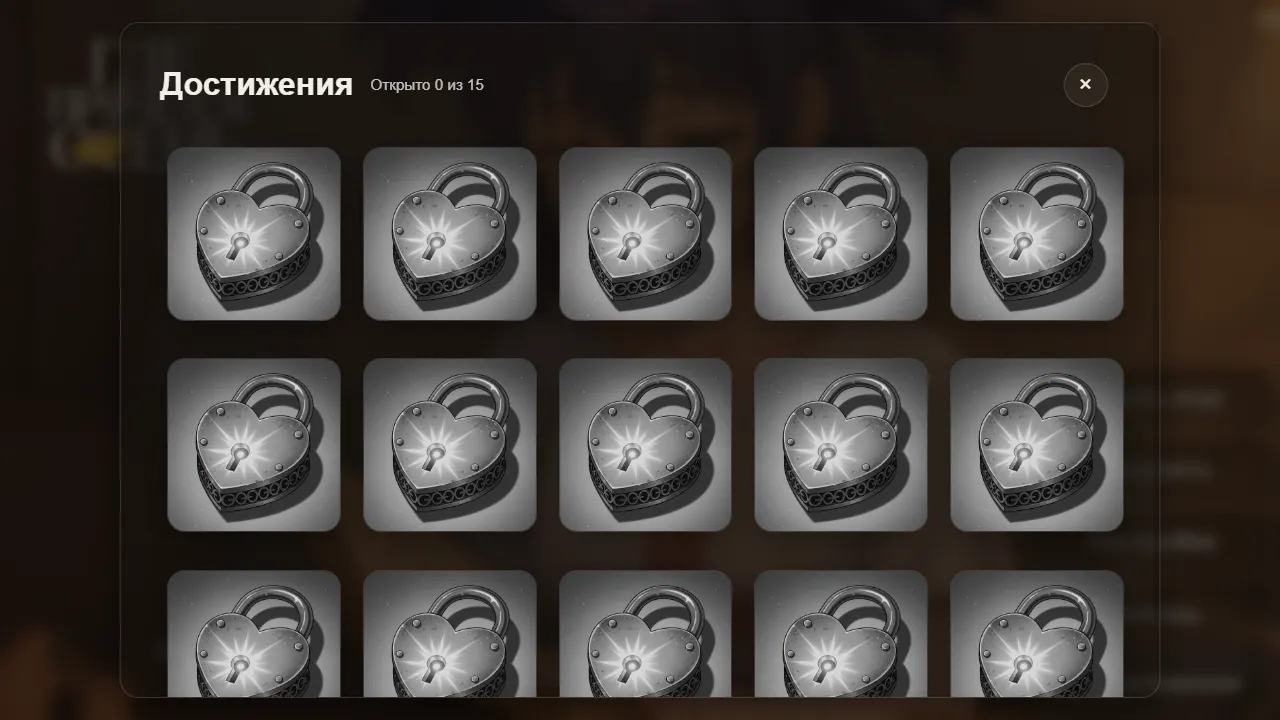Open the second achievement lock in middle row
The image size is (1280, 720).
(450, 444)
